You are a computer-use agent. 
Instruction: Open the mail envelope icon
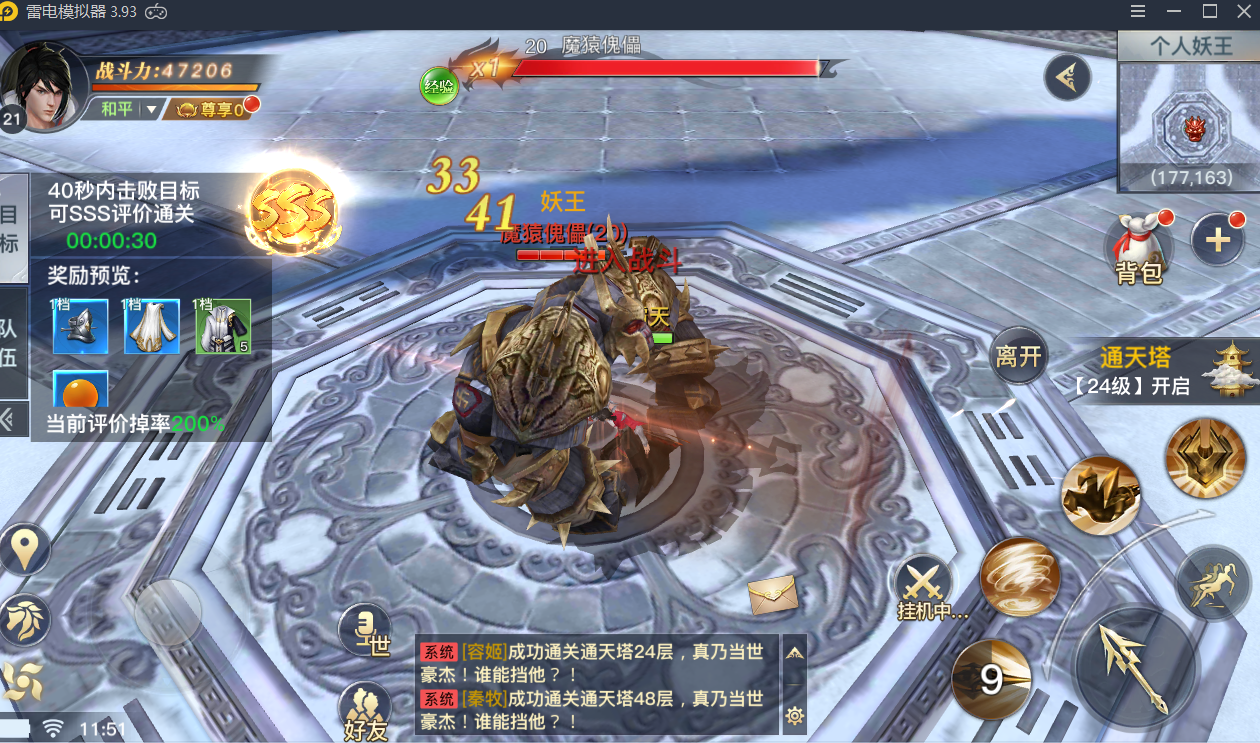(x=772, y=595)
